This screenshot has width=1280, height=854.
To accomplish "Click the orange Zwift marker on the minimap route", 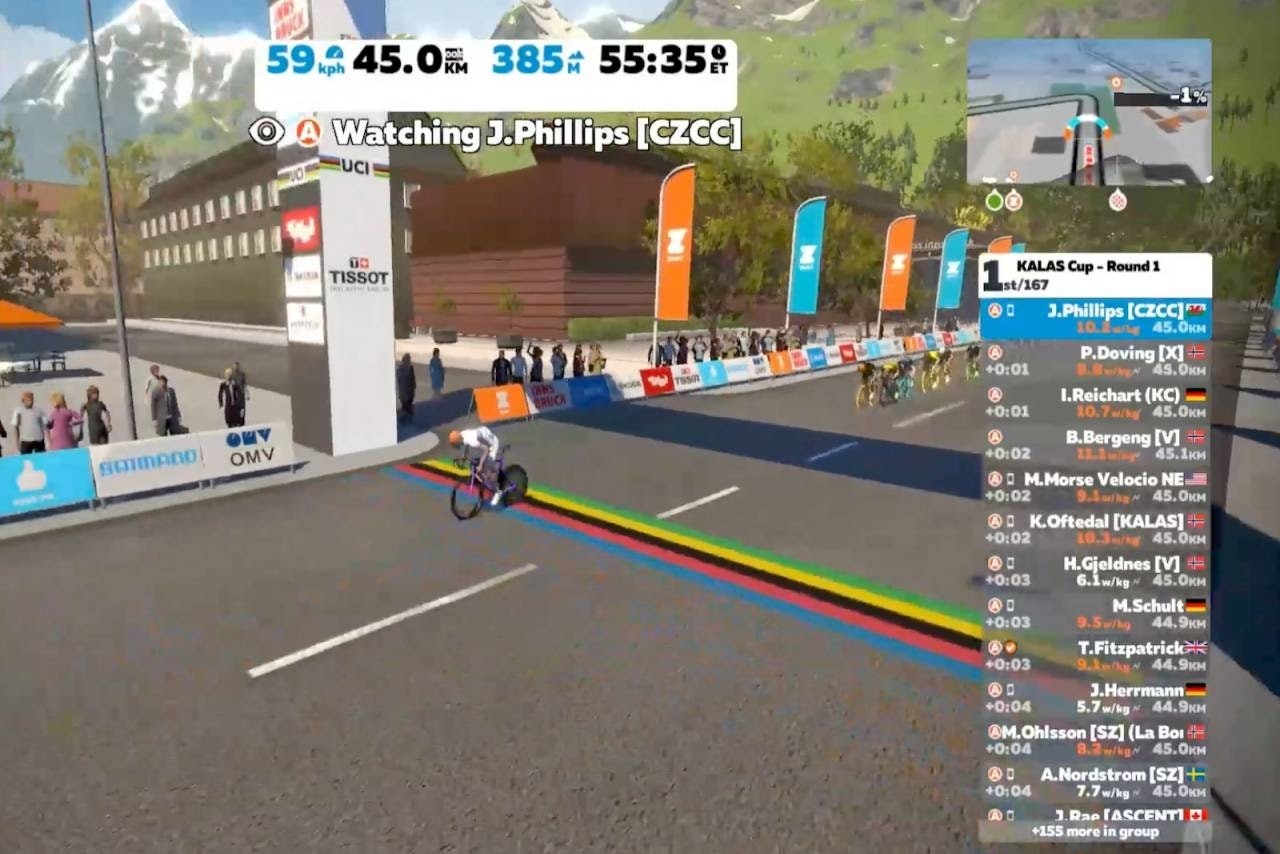I will (x=1115, y=81).
